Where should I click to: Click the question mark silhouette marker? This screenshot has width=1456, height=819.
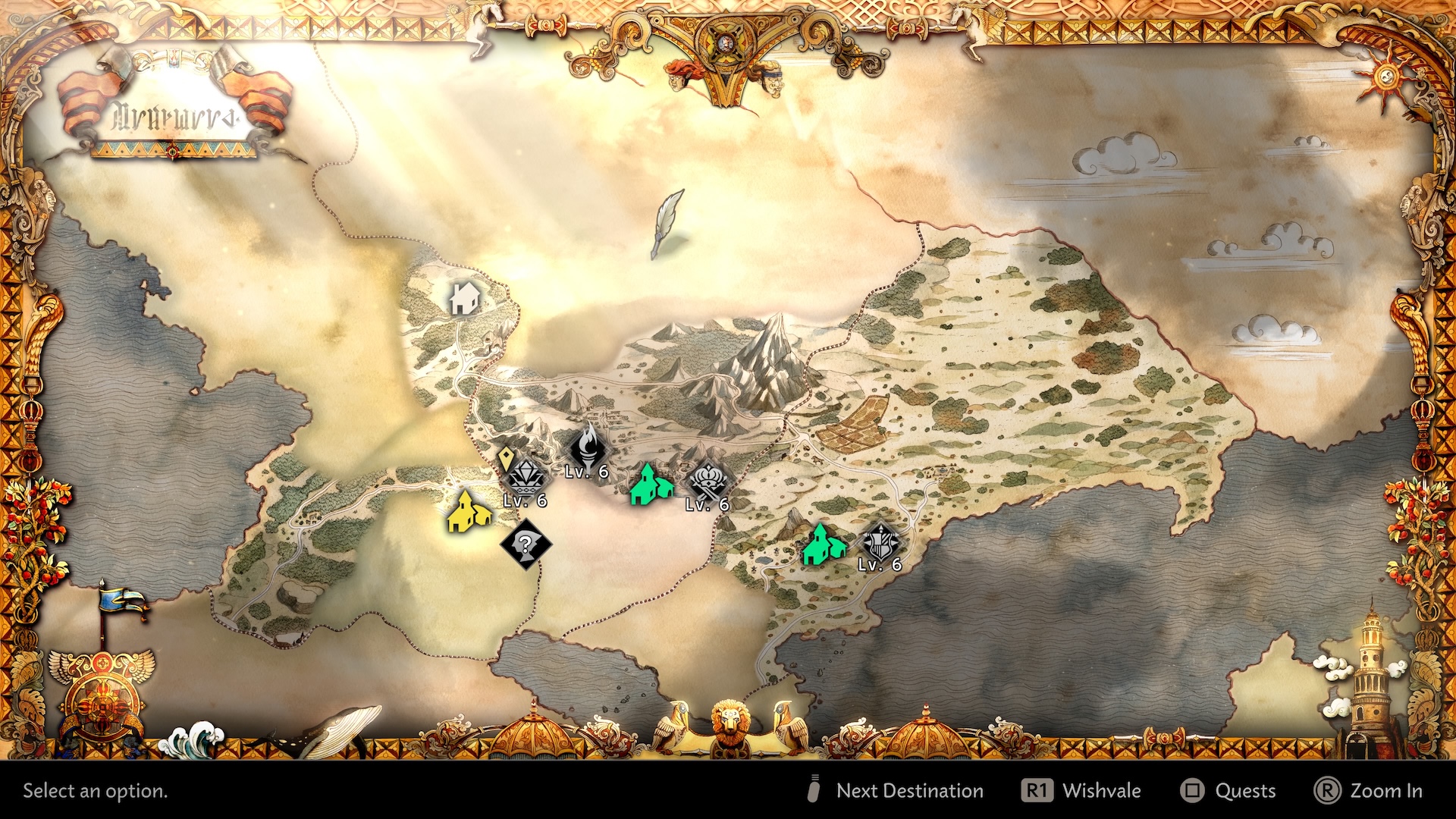pos(525,544)
